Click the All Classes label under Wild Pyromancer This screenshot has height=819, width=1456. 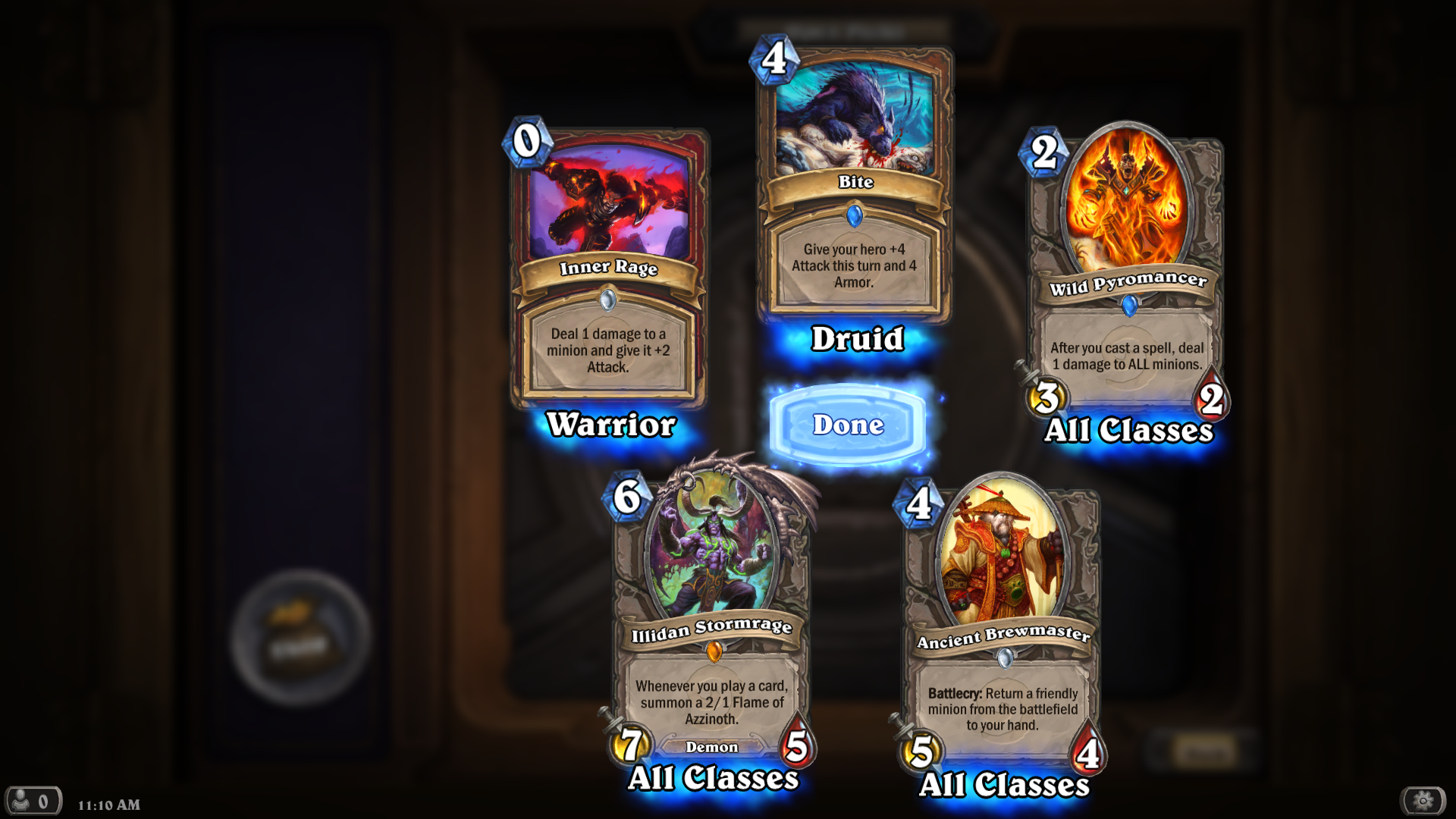tap(1128, 431)
